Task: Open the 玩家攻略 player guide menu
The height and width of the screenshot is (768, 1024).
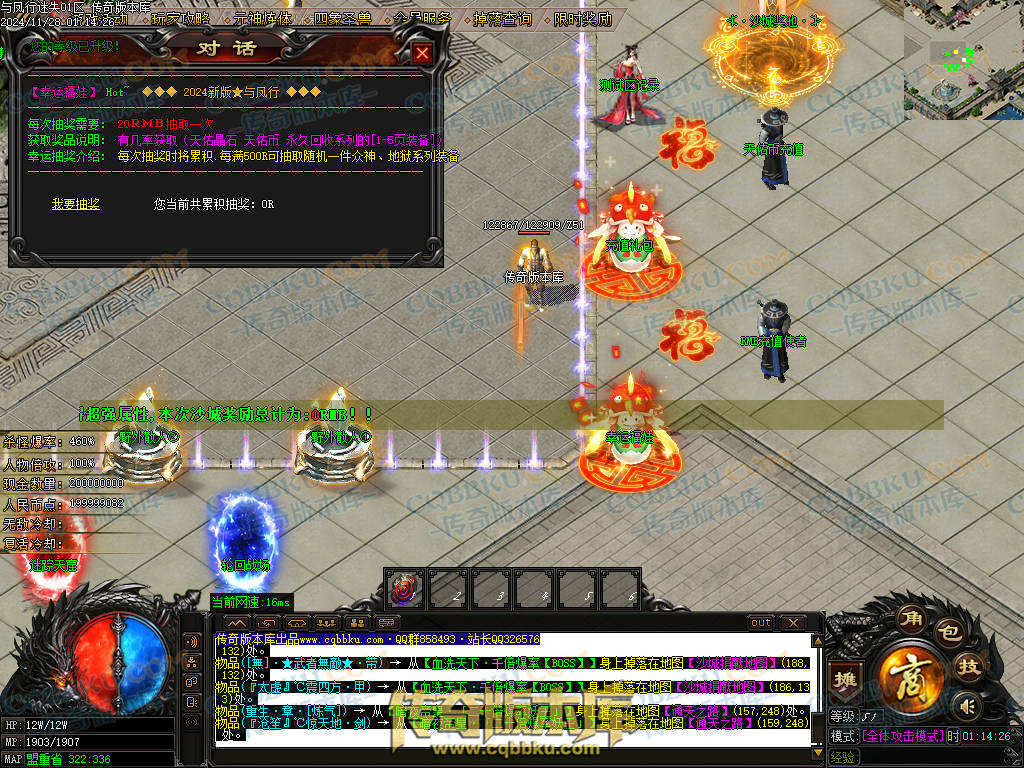Action: (x=181, y=19)
